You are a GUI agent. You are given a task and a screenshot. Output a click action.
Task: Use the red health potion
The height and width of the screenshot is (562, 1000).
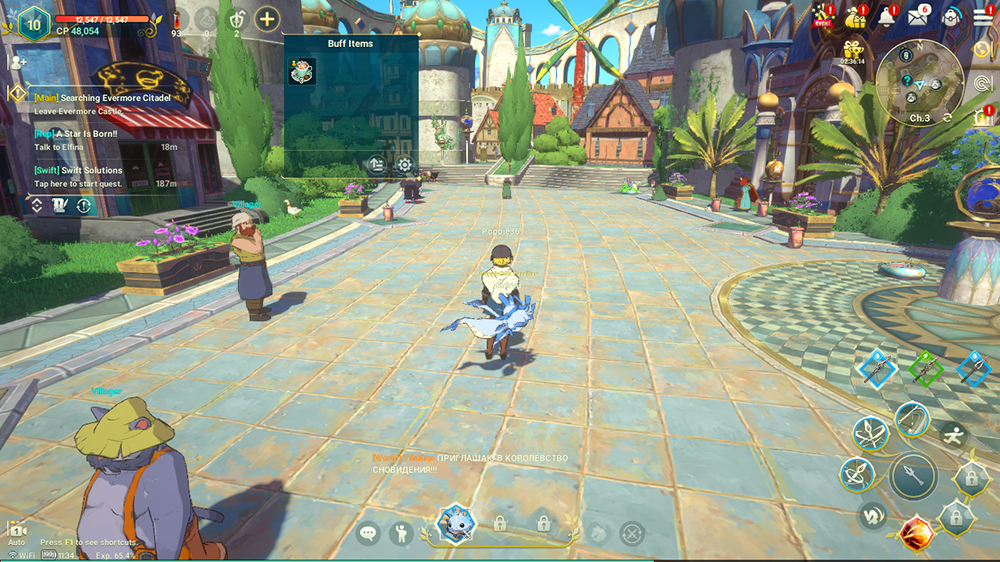coord(177,19)
